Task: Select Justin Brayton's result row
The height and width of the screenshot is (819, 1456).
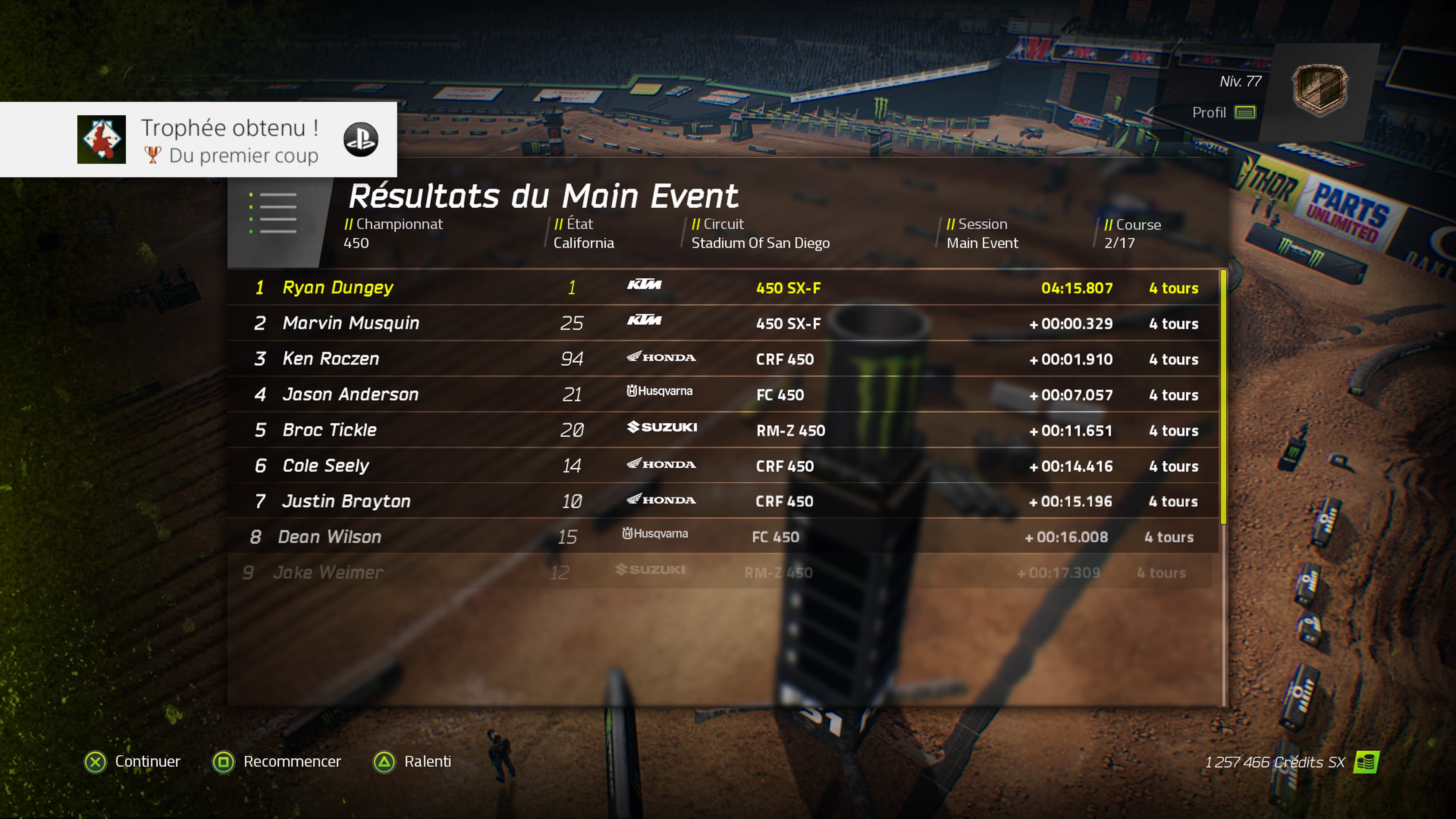Action: 723,501
